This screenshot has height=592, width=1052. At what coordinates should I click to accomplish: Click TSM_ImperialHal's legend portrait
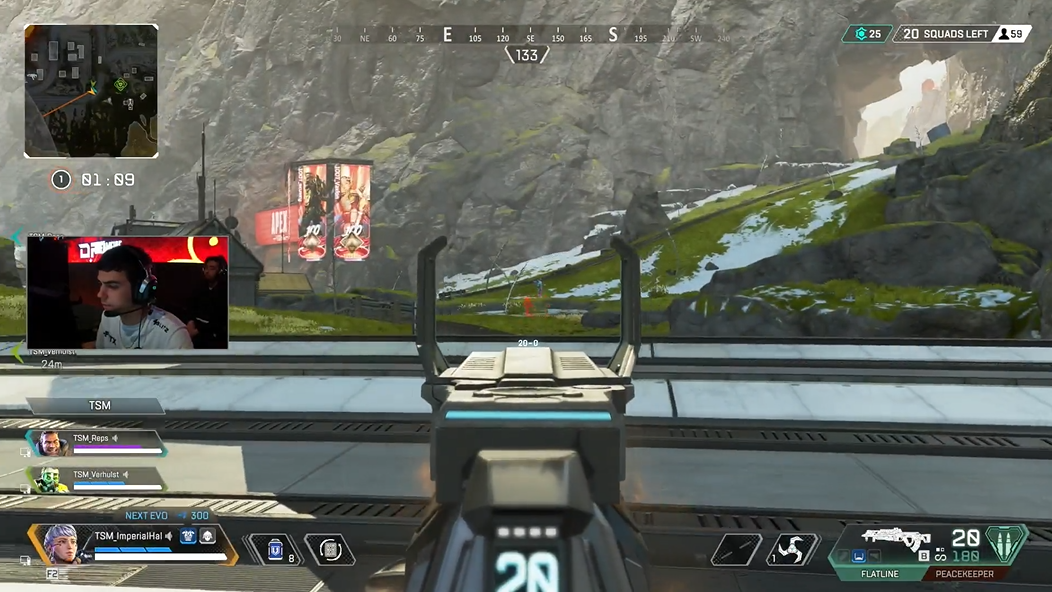60,543
